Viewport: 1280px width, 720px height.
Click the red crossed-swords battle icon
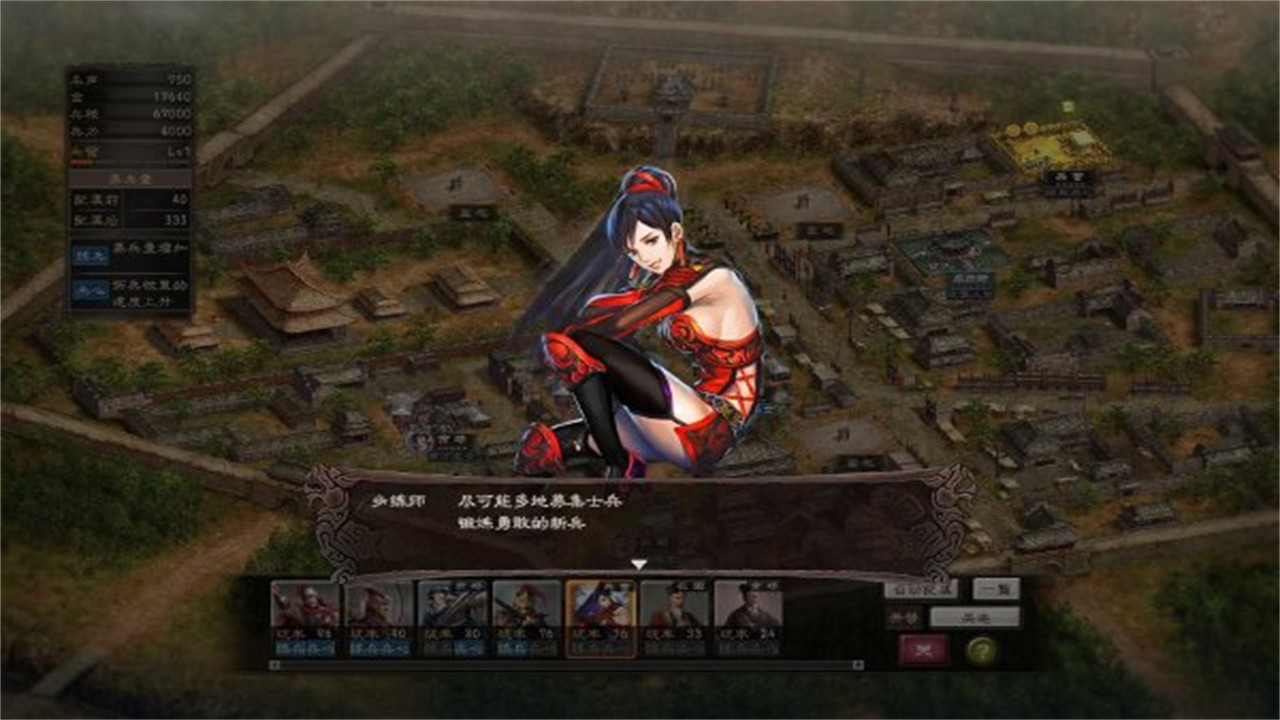pyautogui.click(x=923, y=649)
